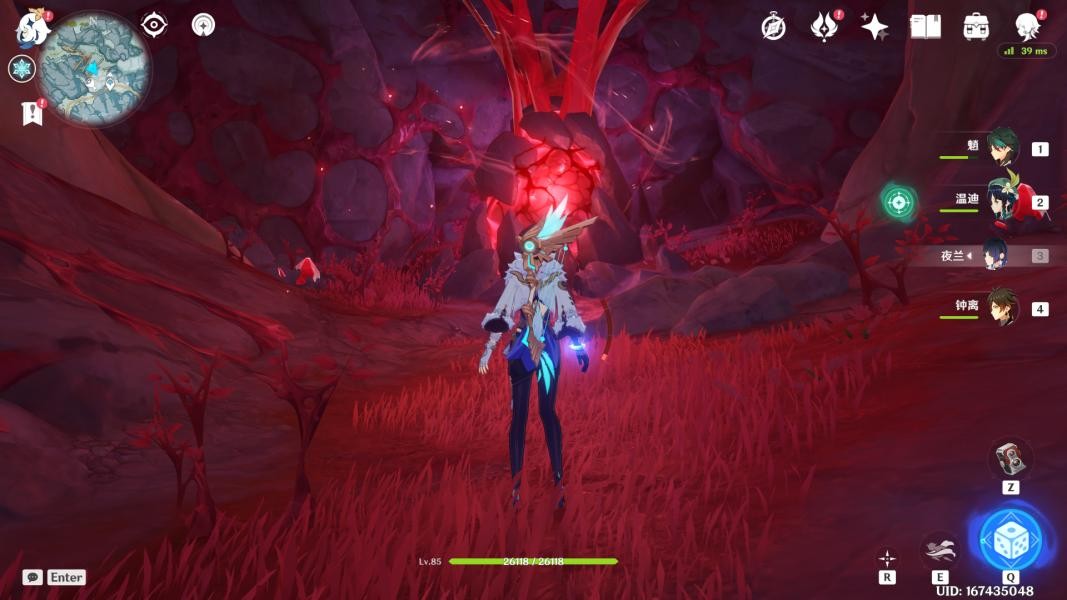This screenshot has height=600, width=1067.
Task: Click the blue snowflake icon beside minimap
Action: (x=22, y=69)
